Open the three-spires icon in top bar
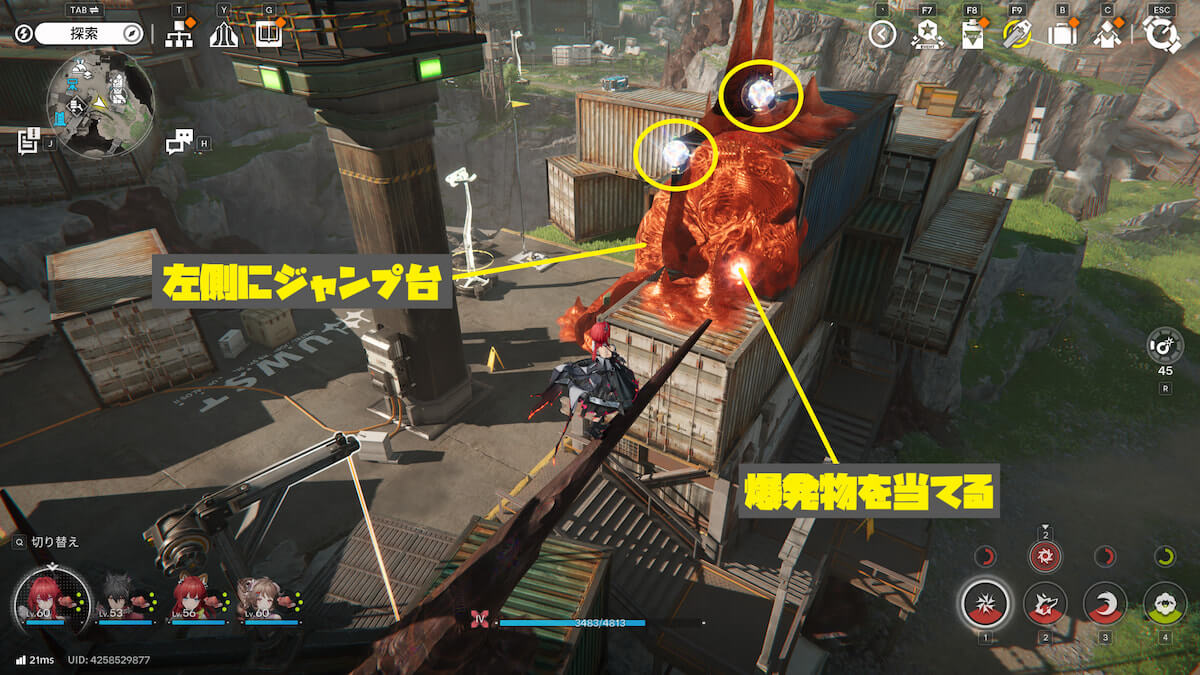This screenshot has width=1200, height=675. 224,35
